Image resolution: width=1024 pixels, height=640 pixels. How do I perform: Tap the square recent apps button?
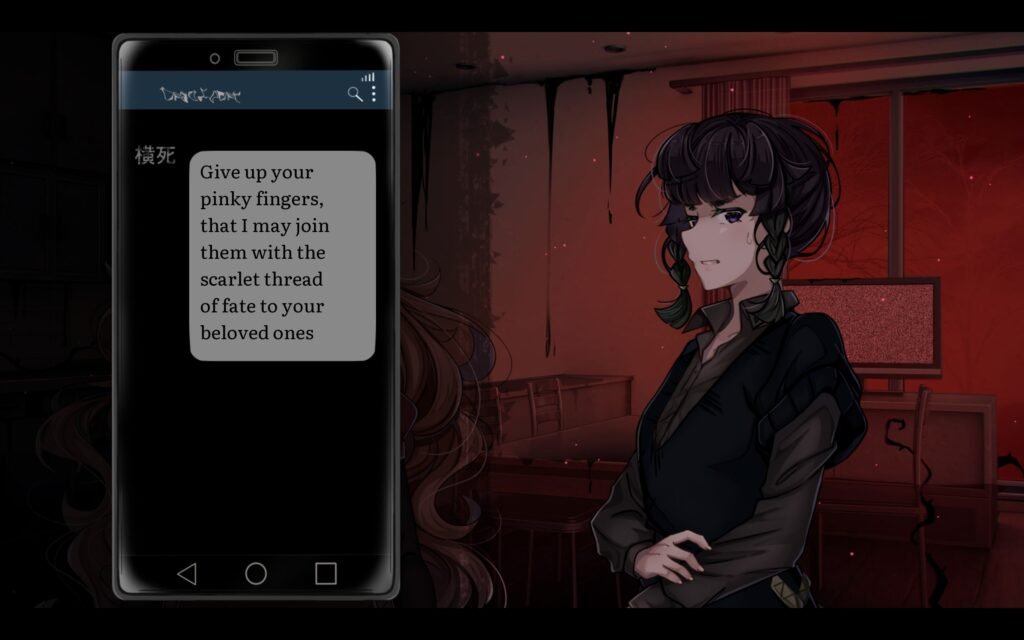[x=326, y=573]
